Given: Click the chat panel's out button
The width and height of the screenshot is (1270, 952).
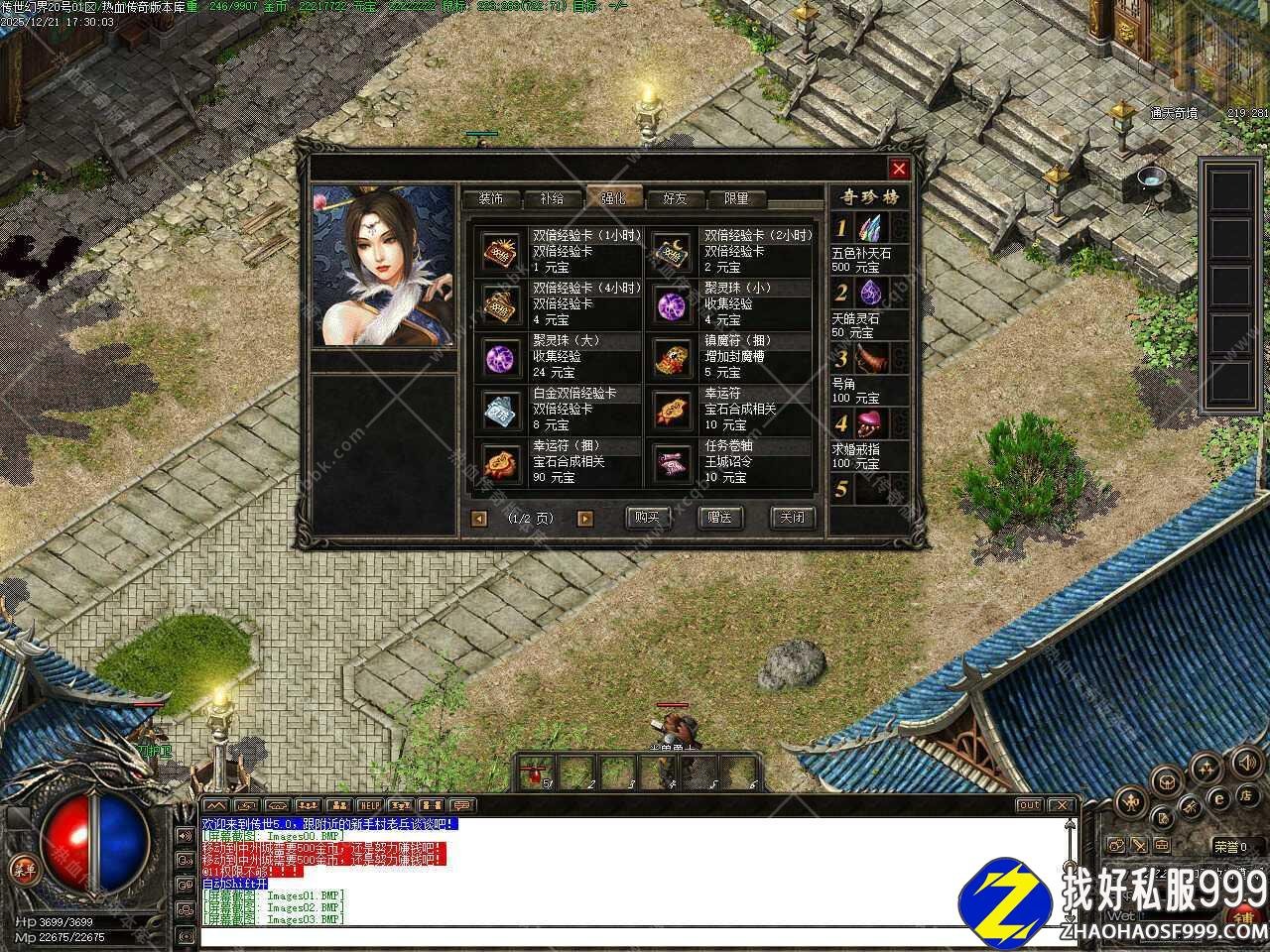Looking at the screenshot, I should point(1029,805).
